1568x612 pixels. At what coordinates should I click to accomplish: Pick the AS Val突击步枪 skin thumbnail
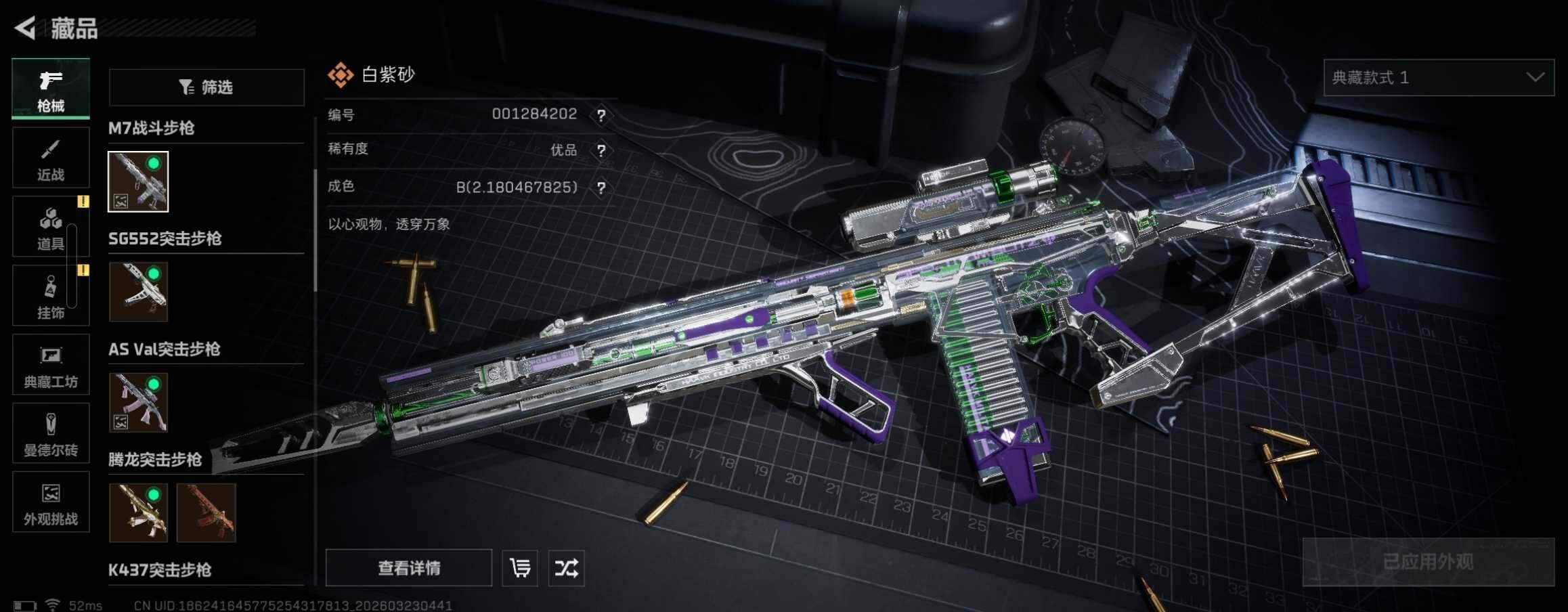138,402
